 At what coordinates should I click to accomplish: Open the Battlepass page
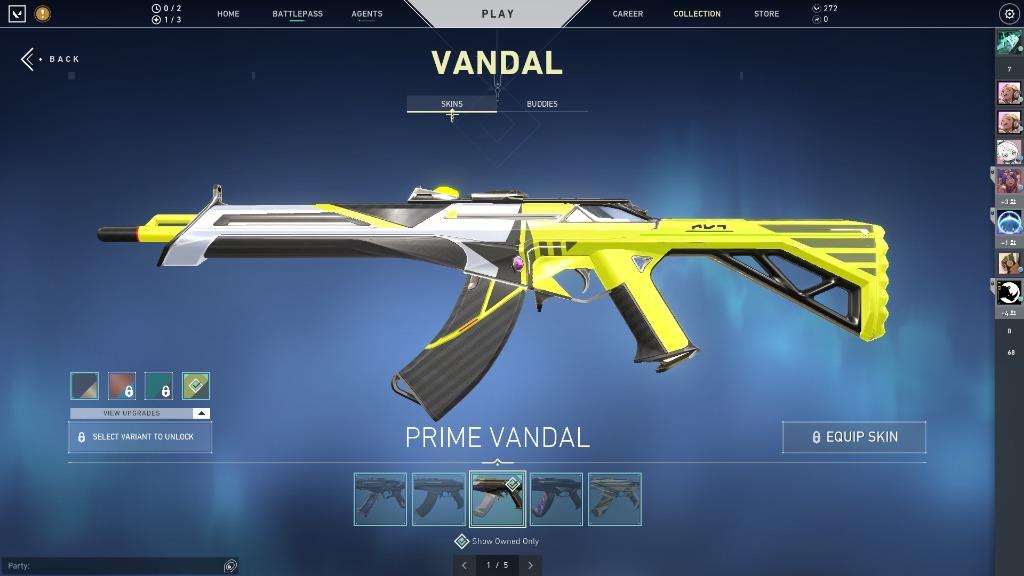297,14
